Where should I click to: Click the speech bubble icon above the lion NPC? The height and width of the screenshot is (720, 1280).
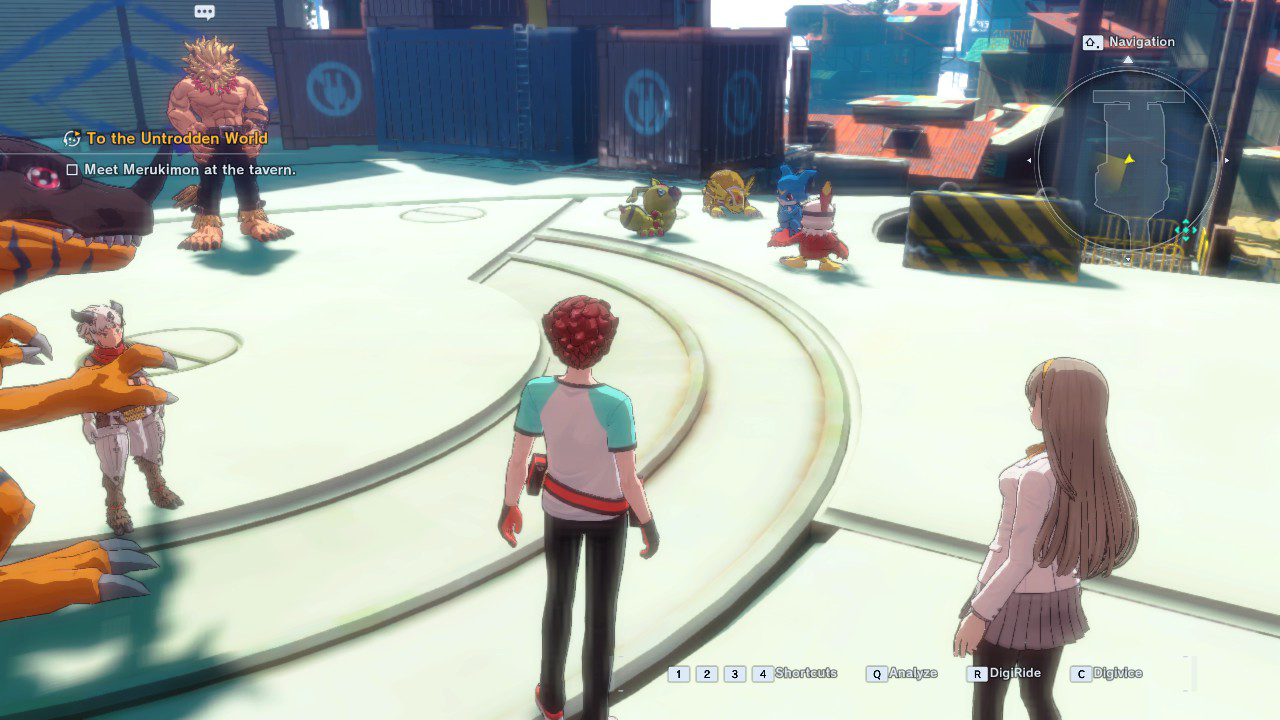[205, 13]
